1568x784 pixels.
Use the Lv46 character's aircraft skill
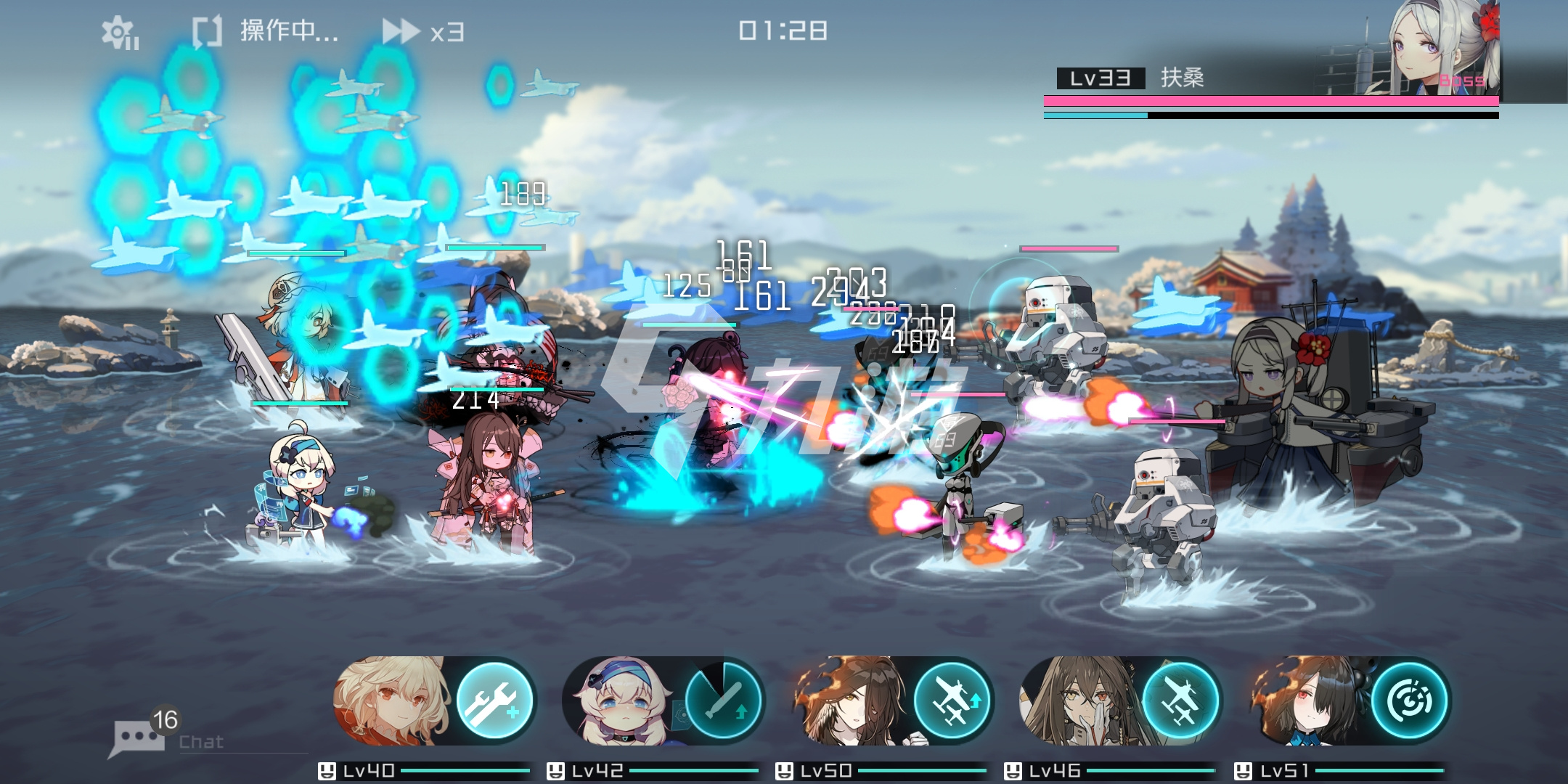tap(1180, 700)
